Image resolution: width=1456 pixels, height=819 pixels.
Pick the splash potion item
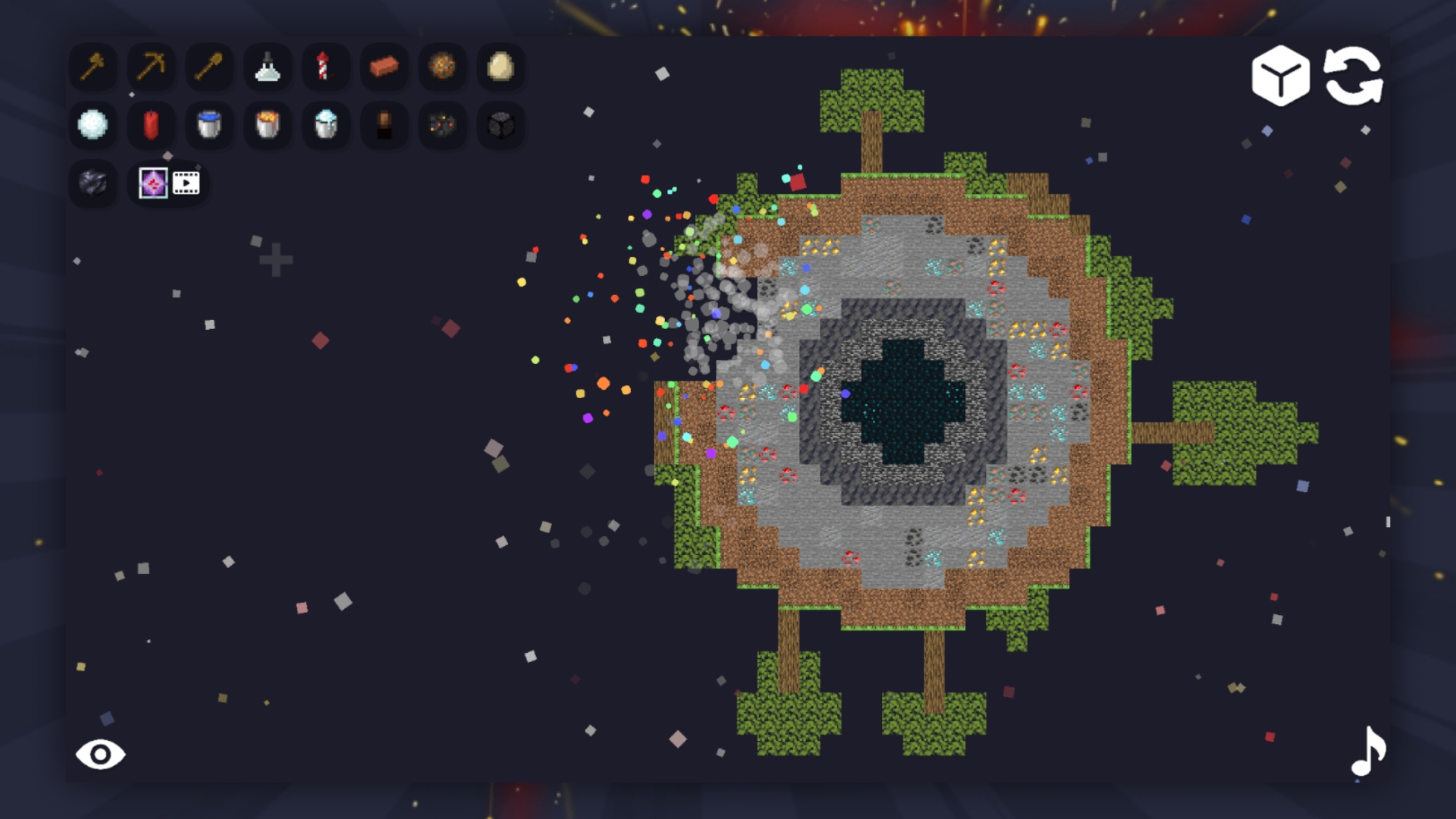pyautogui.click(x=268, y=68)
